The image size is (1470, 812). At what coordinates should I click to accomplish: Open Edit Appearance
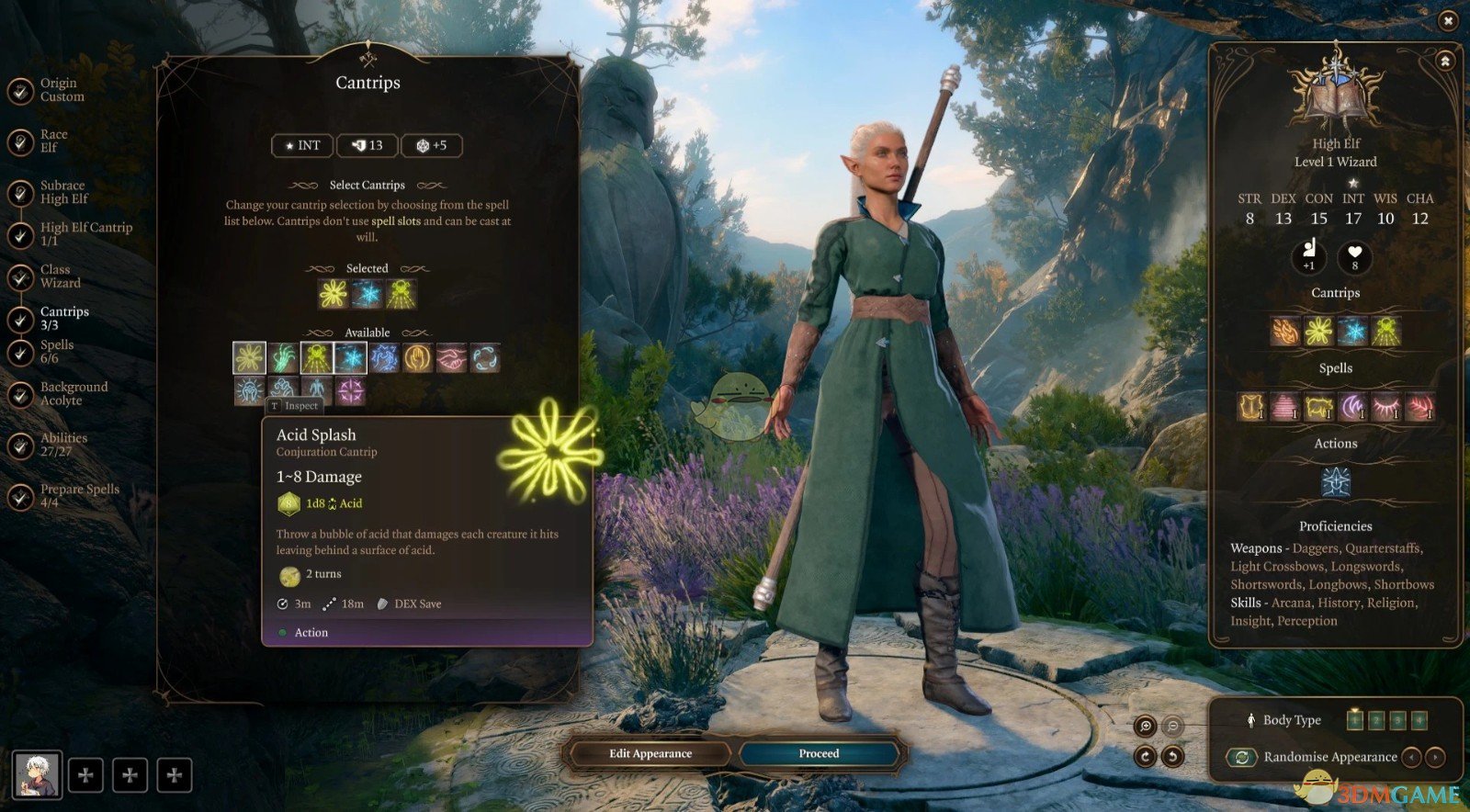pos(650,753)
